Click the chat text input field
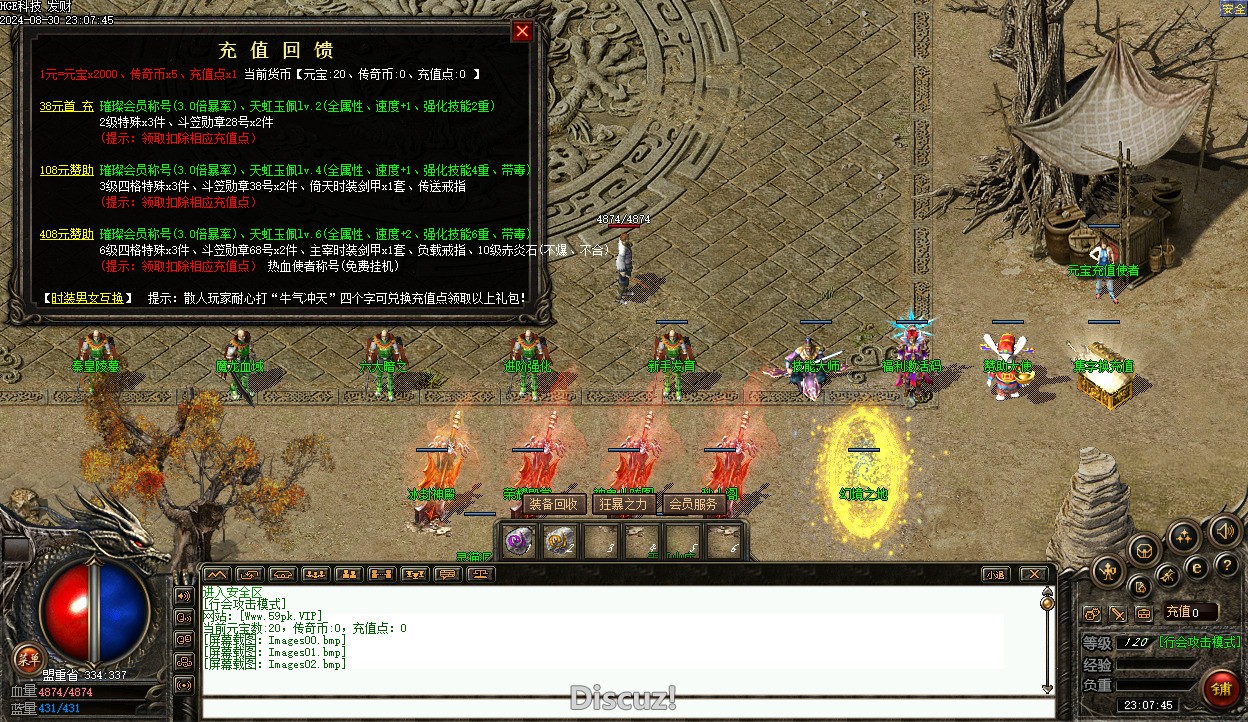This screenshot has height=722, width=1248. point(620,707)
